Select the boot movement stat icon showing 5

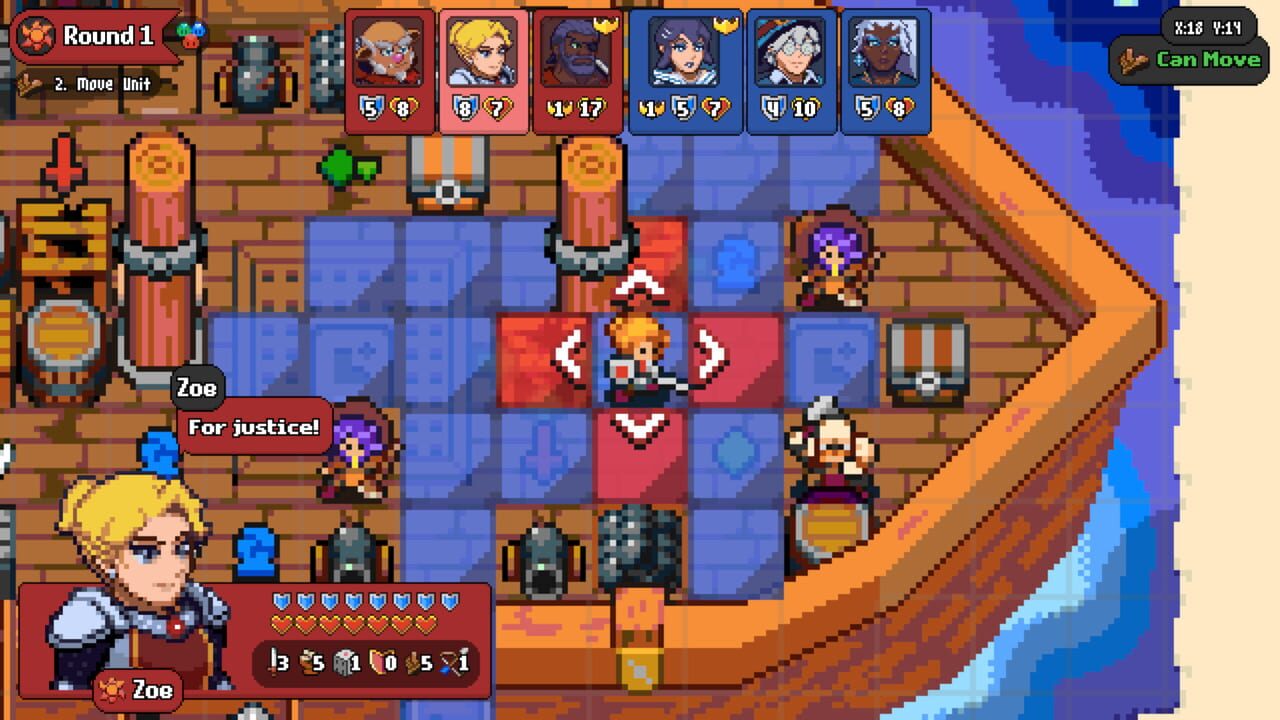[x=307, y=661]
